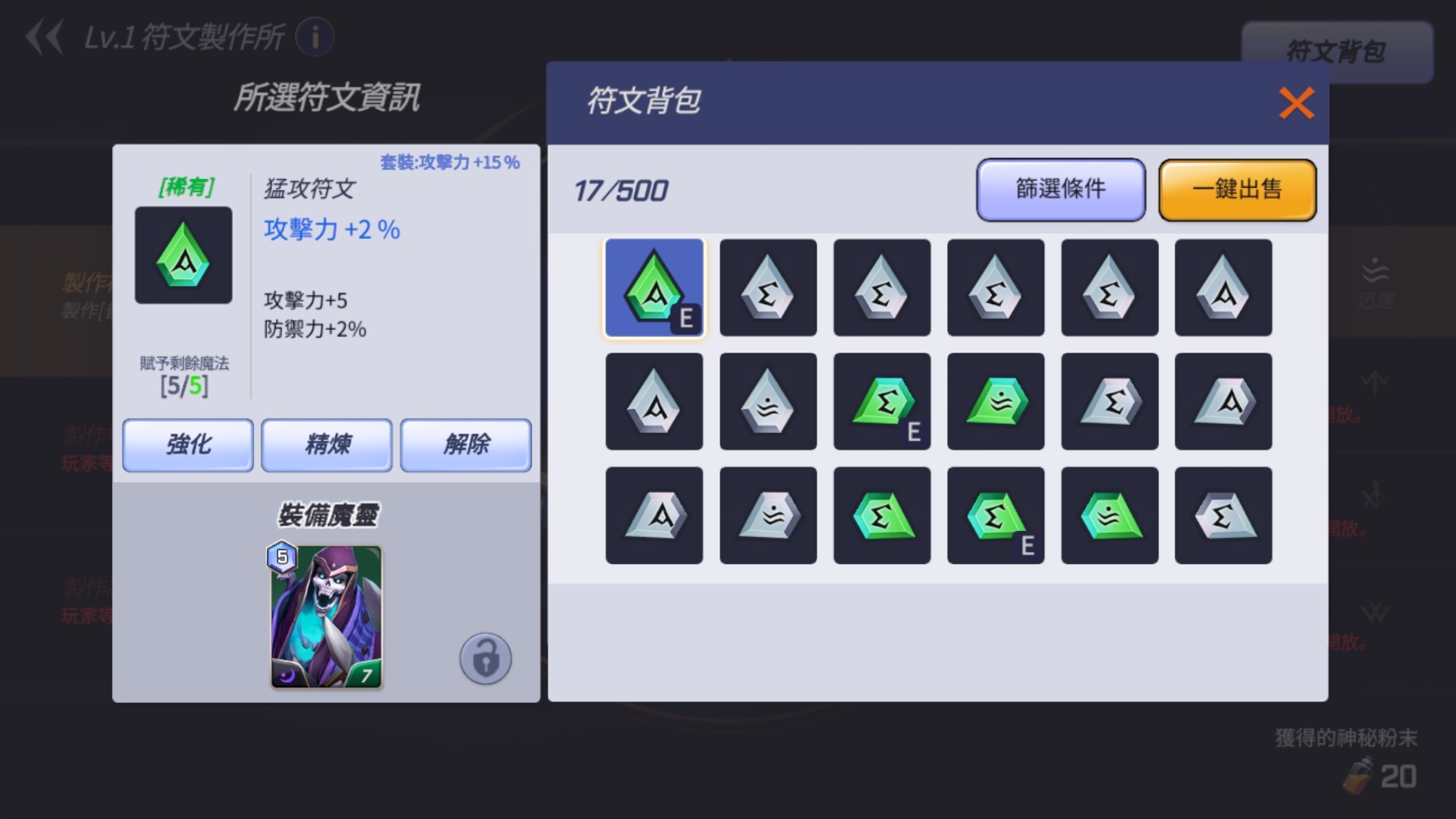Tap the equipped skeleton spirit card
This screenshot has width=1456, height=819.
pos(326,616)
